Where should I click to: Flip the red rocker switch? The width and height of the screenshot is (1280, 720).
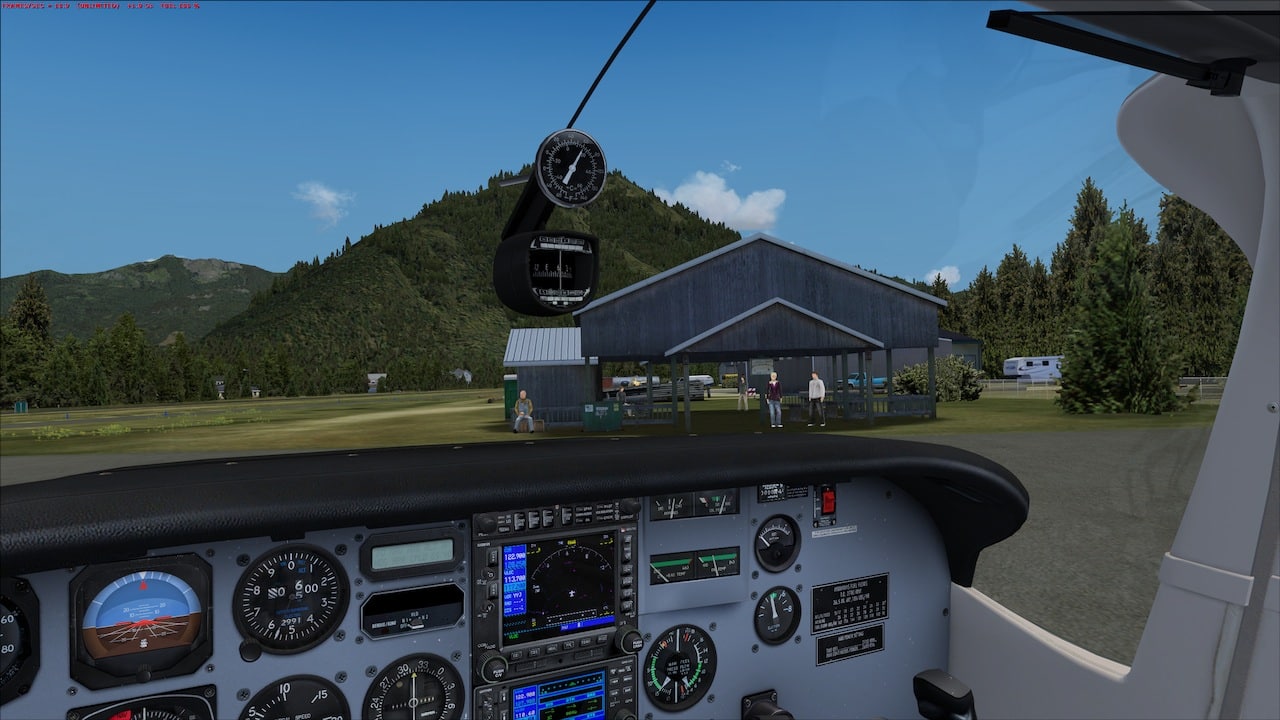click(827, 501)
